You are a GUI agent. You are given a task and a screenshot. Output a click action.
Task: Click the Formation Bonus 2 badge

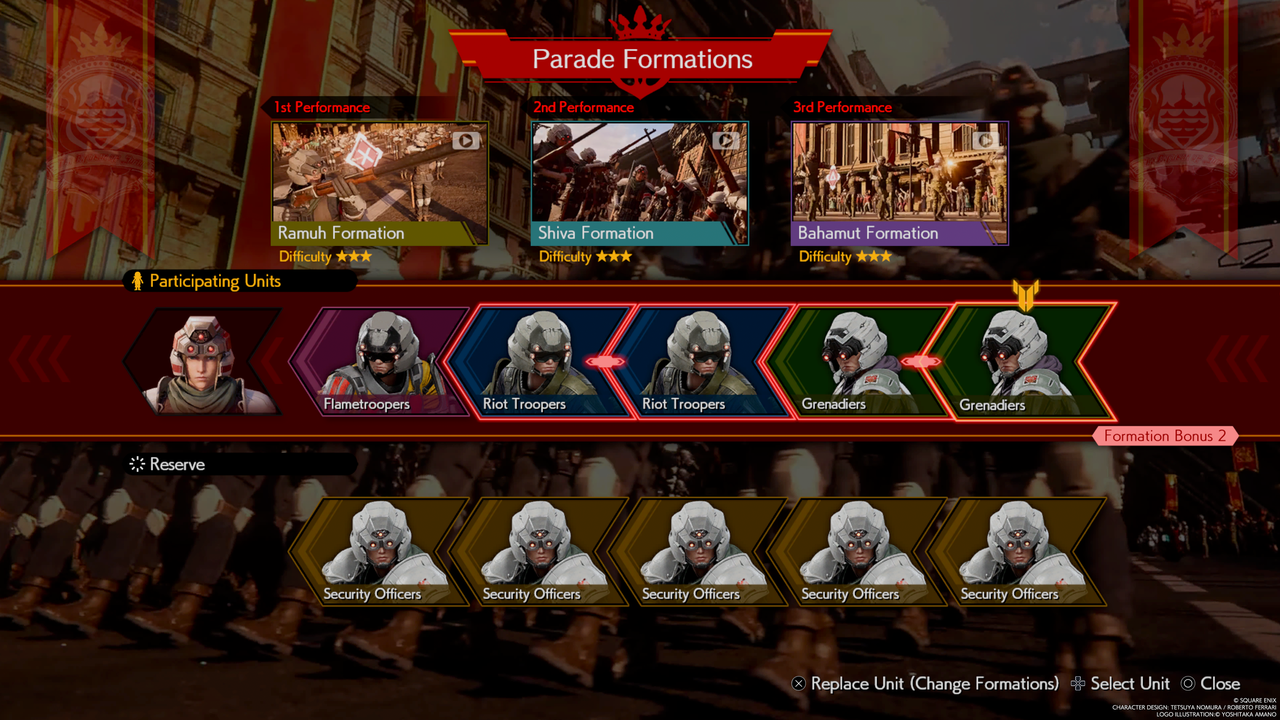tap(1165, 436)
